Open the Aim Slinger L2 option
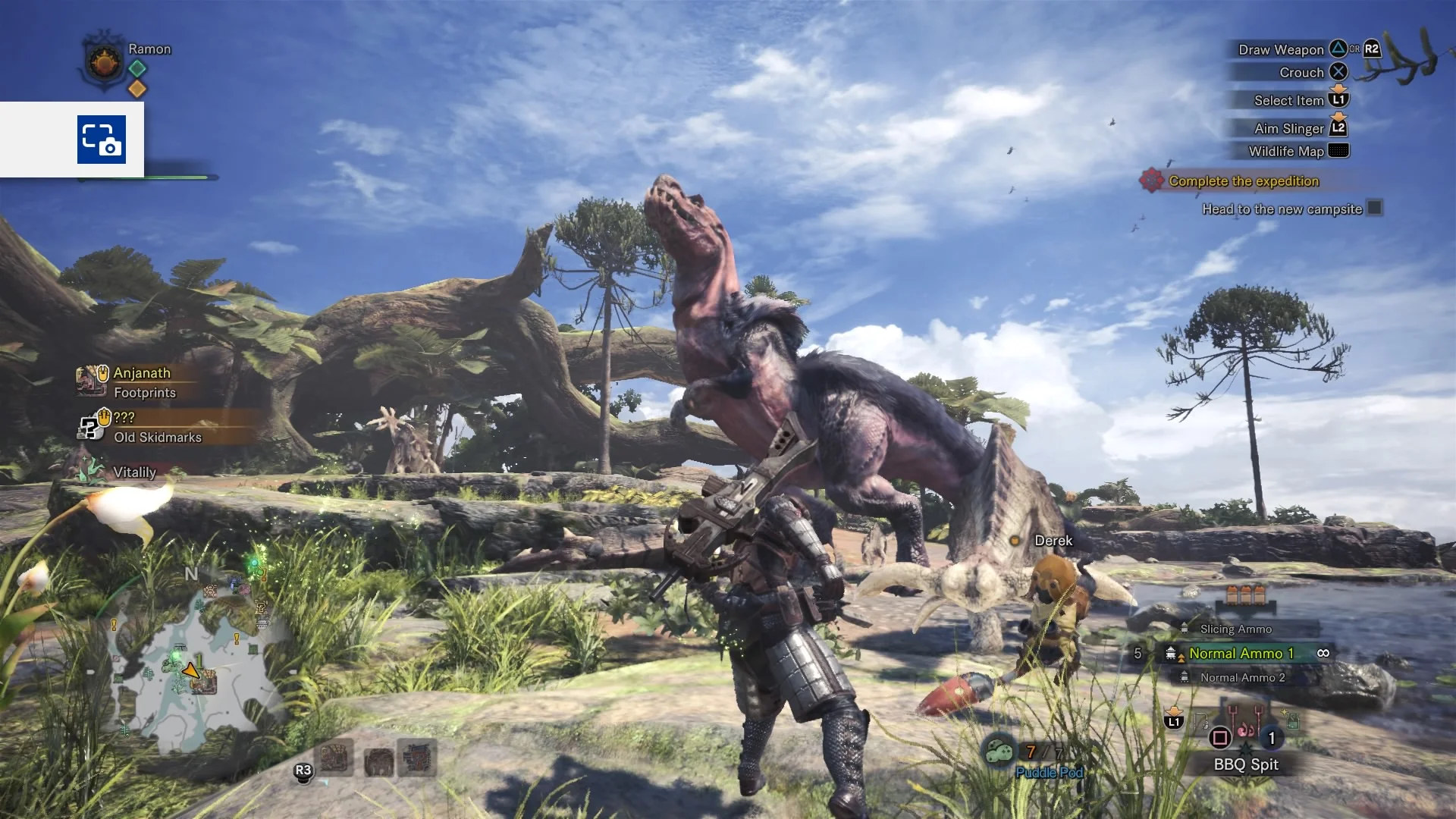The width and height of the screenshot is (1456, 819). coord(1338,127)
